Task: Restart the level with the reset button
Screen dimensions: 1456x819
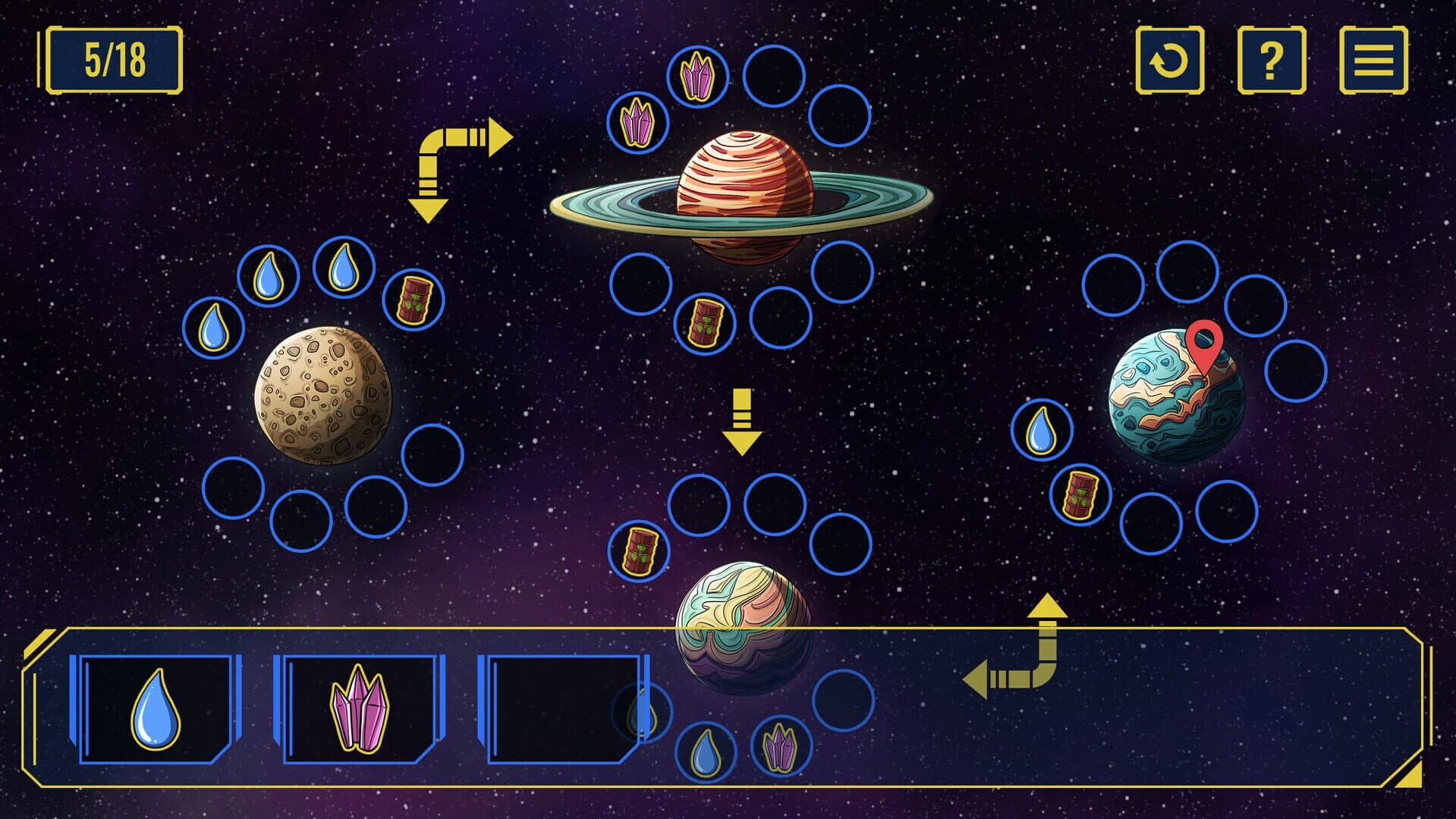Action: 1169,61
